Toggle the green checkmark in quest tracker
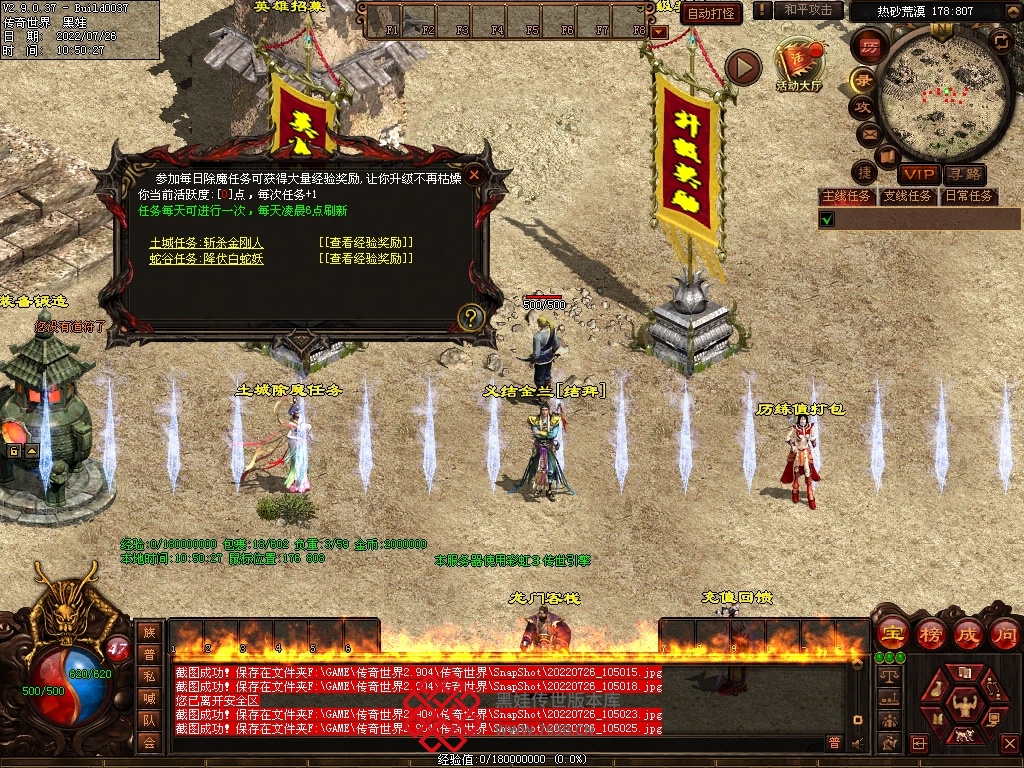The image size is (1024, 768). 827,219
